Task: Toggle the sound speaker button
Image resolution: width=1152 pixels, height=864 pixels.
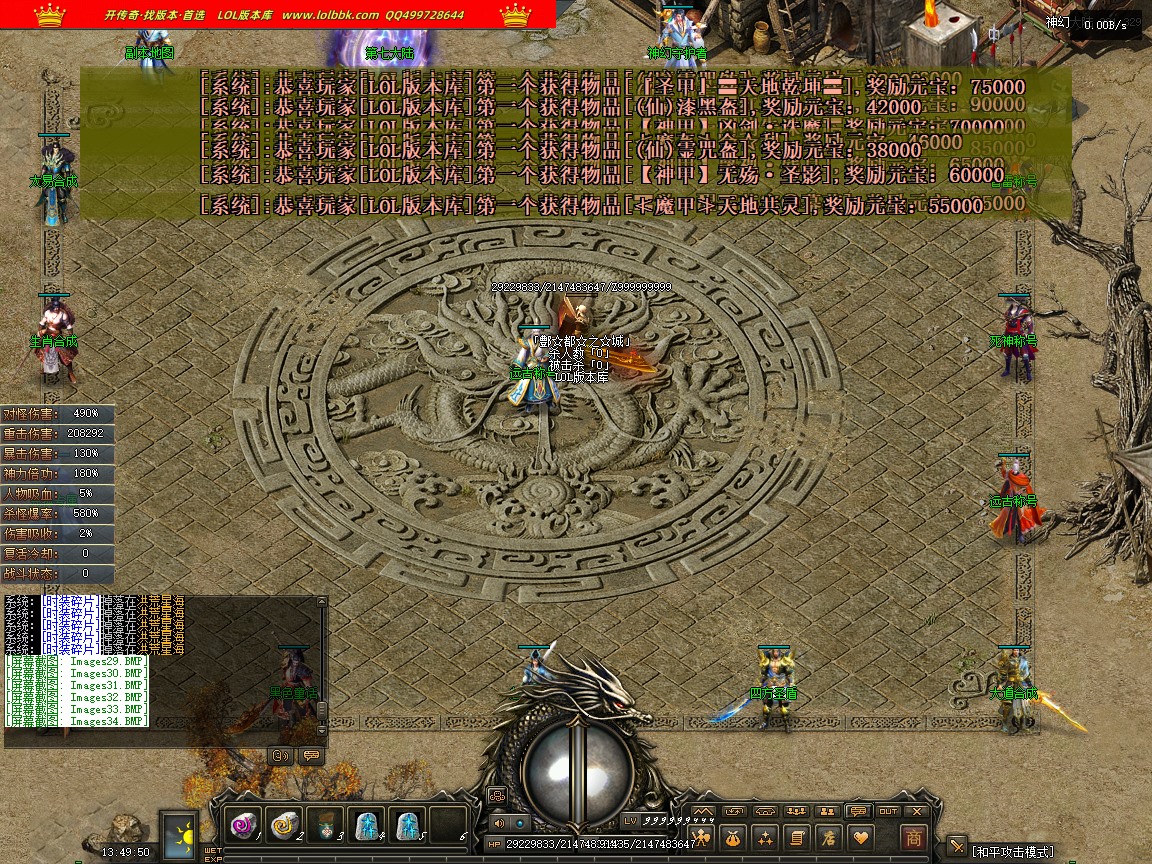Action: [x=499, y=823]
